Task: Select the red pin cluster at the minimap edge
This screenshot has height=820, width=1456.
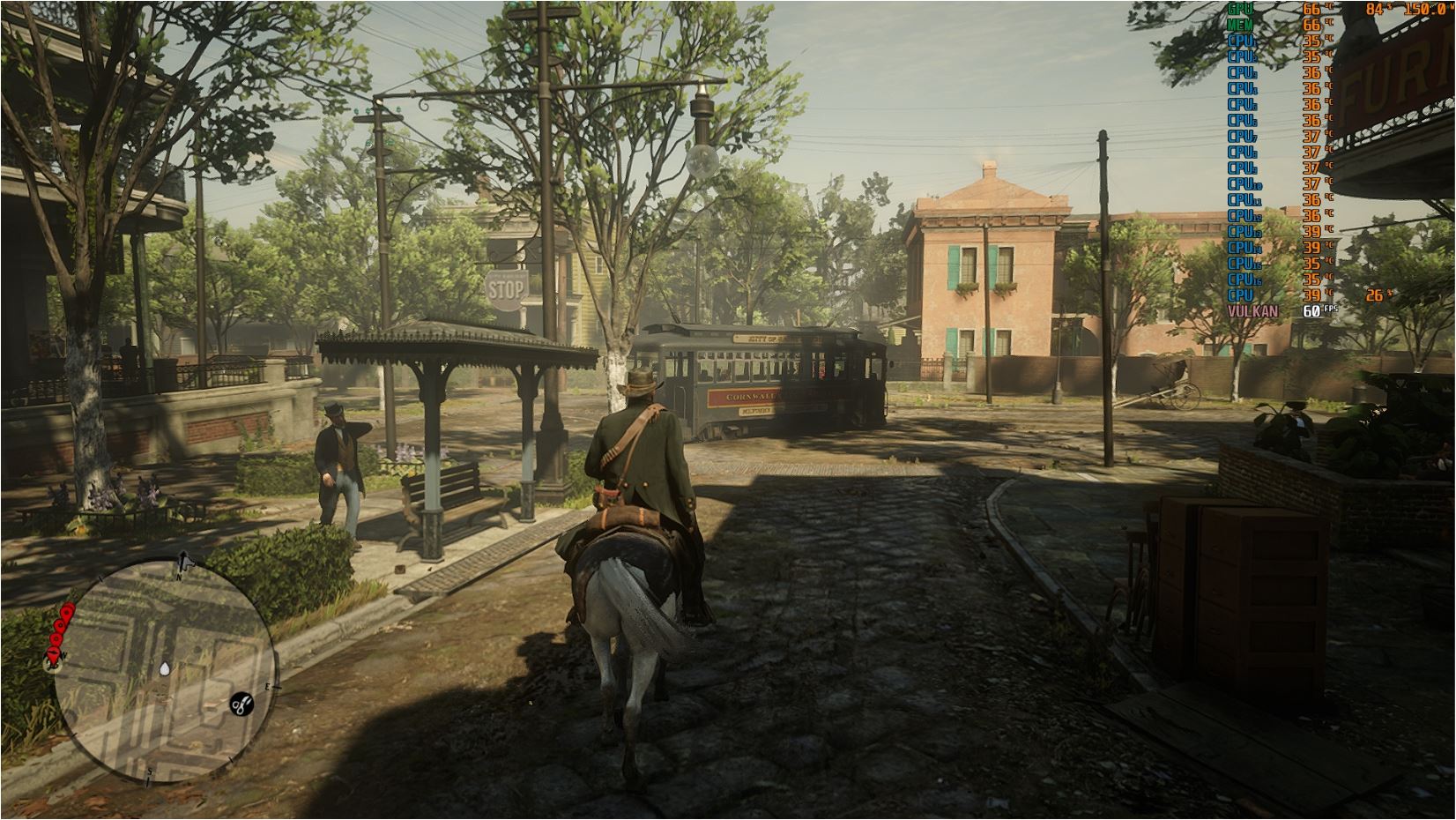Action: (x=58, y=632)
